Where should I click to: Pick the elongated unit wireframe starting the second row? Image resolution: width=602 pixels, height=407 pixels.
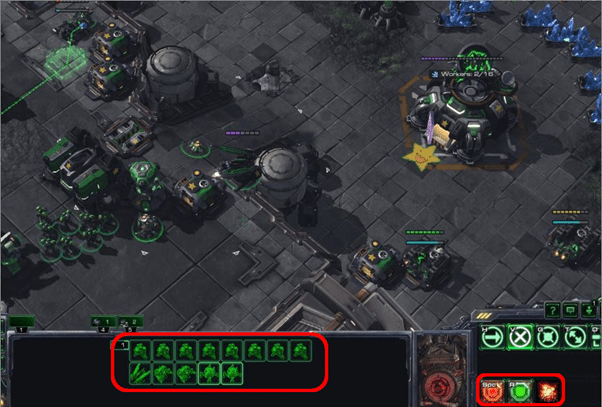(x=139, y=375)
